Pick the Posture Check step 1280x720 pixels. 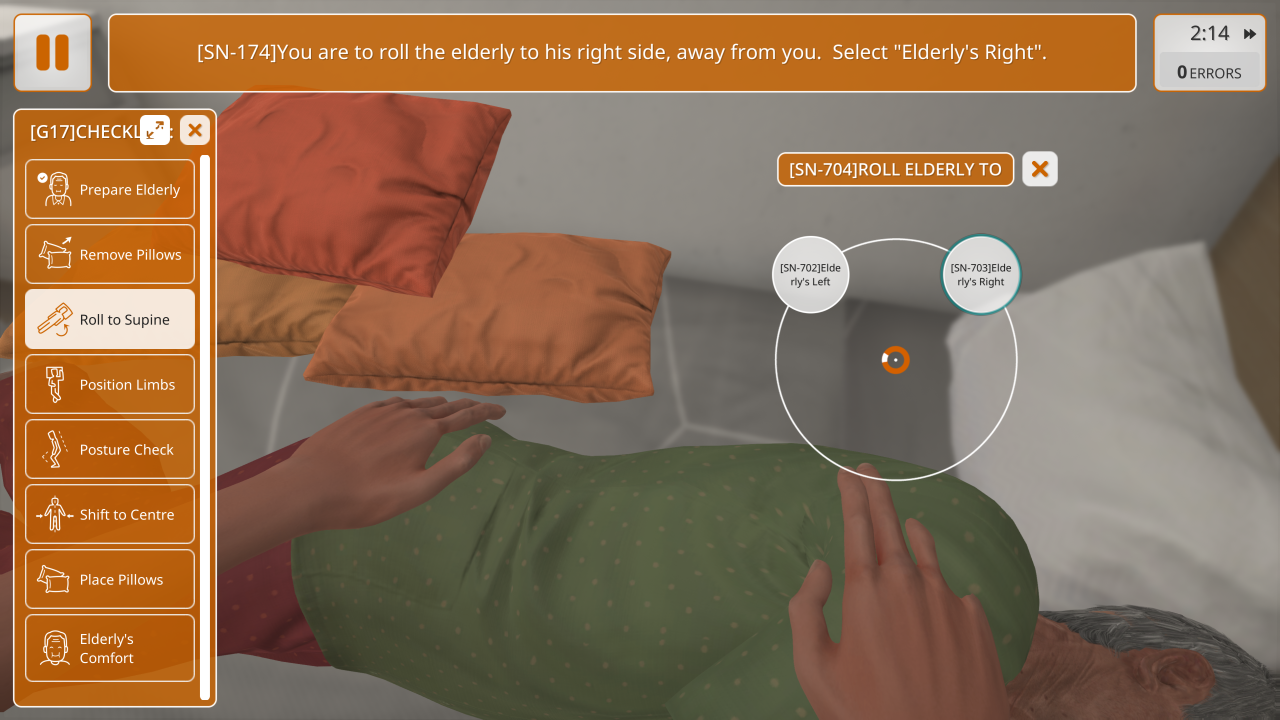(x=110, y=449)
